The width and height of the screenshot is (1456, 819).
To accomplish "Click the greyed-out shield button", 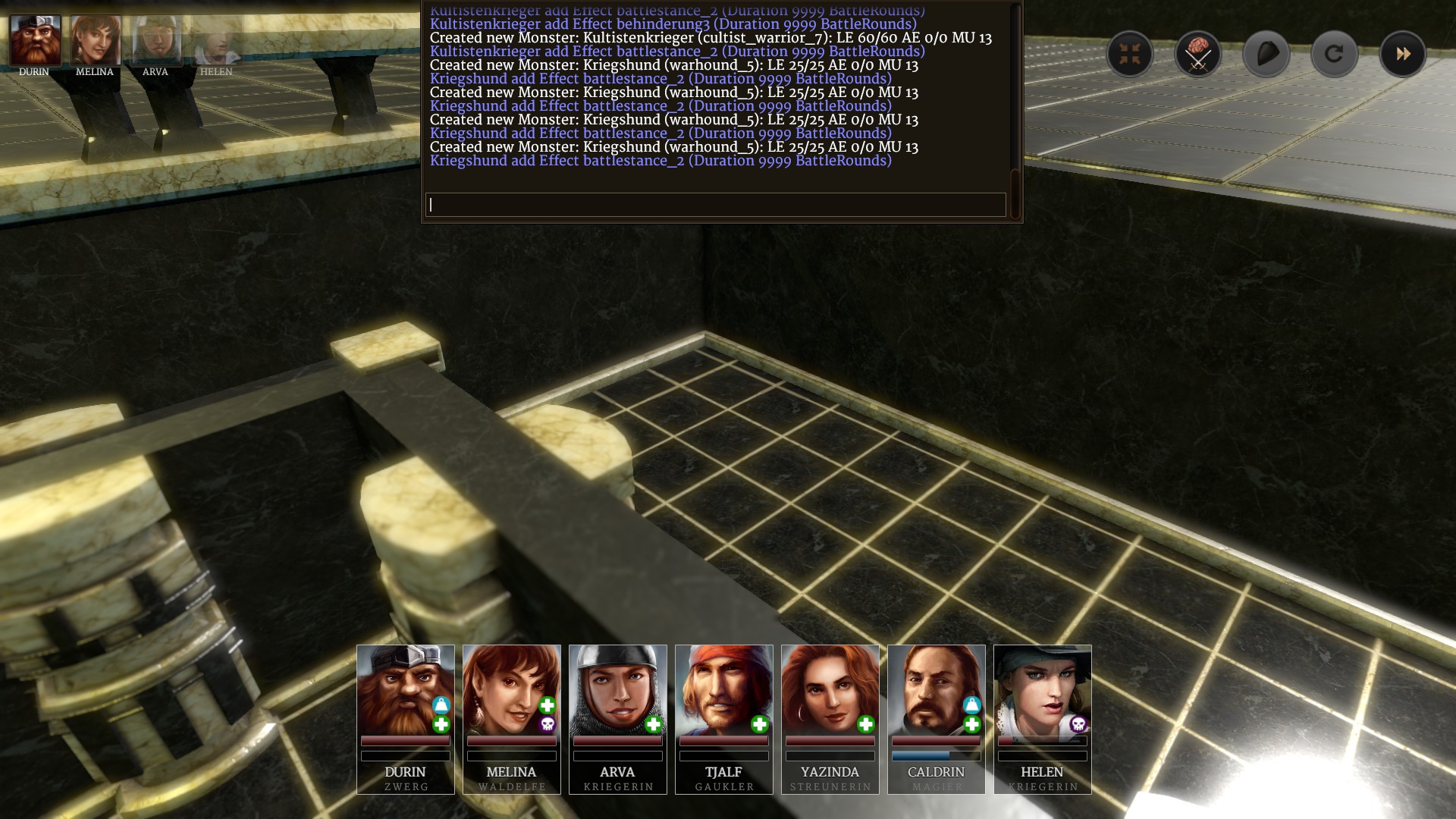I will (x=1266, y=54).
